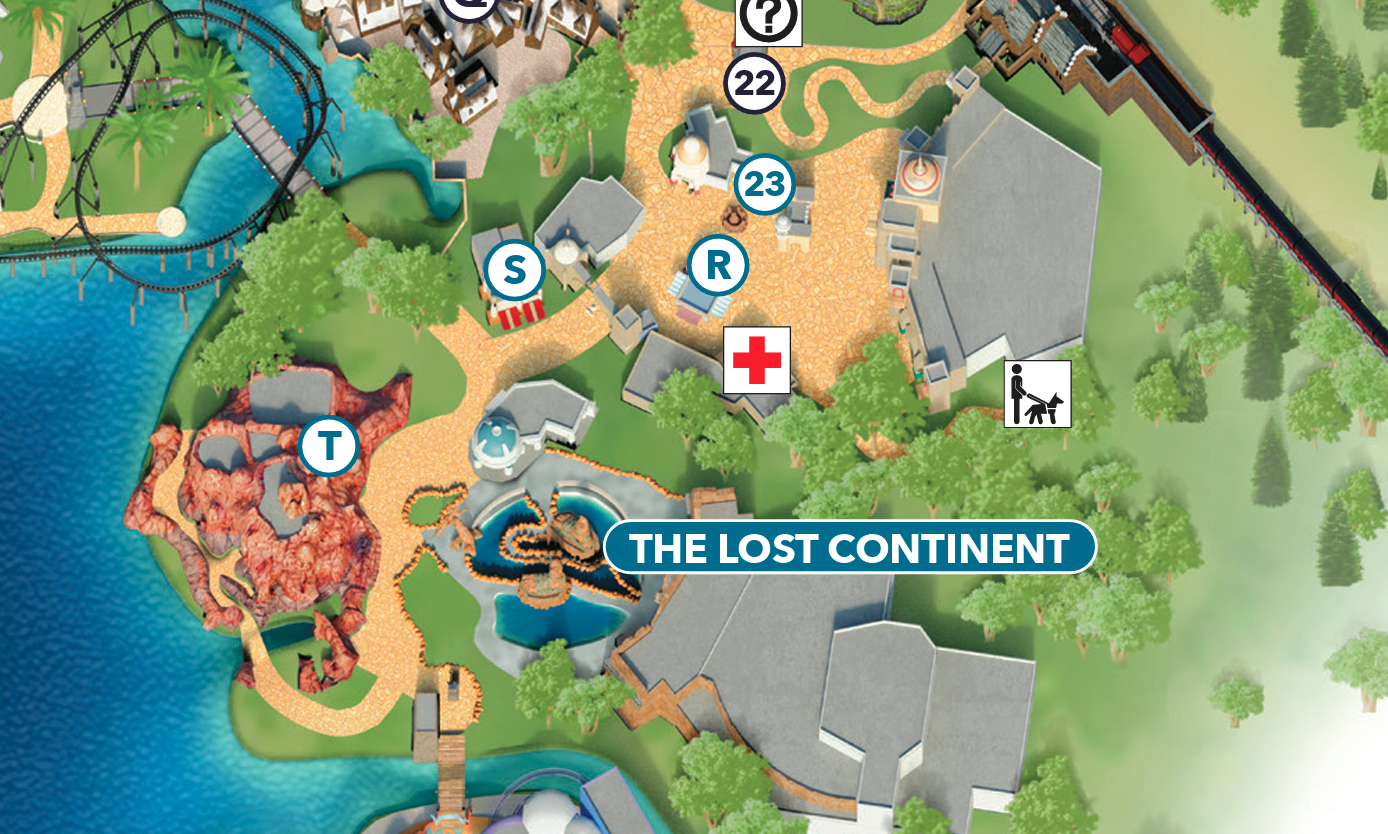Select the S location marker
Image resolution: width=1388 pixels, height=834 pixels.
coord(514,270)
